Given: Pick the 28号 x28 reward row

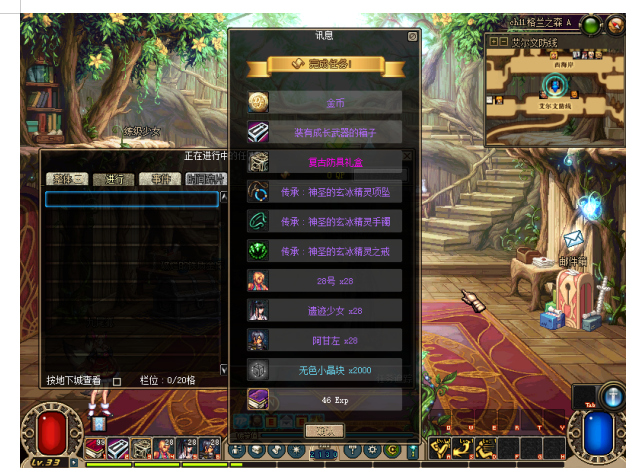Looking at the screenshot, I should pyautogui.click(x=334, y=281).
